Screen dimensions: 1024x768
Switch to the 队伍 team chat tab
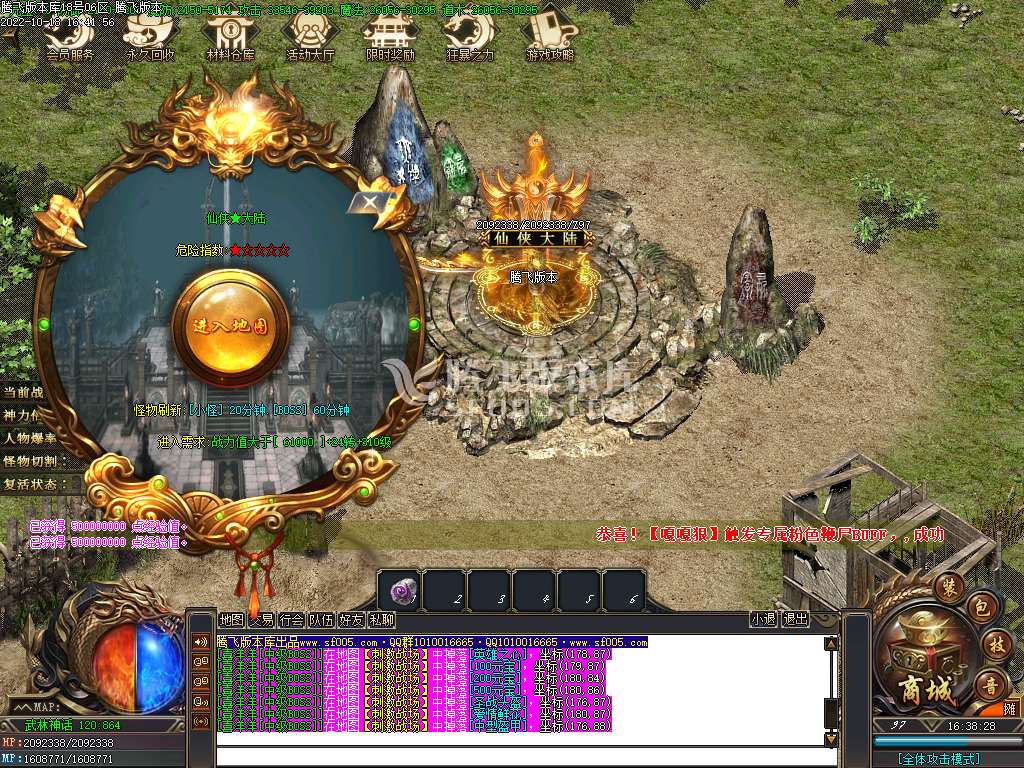(x=322, y=620)
